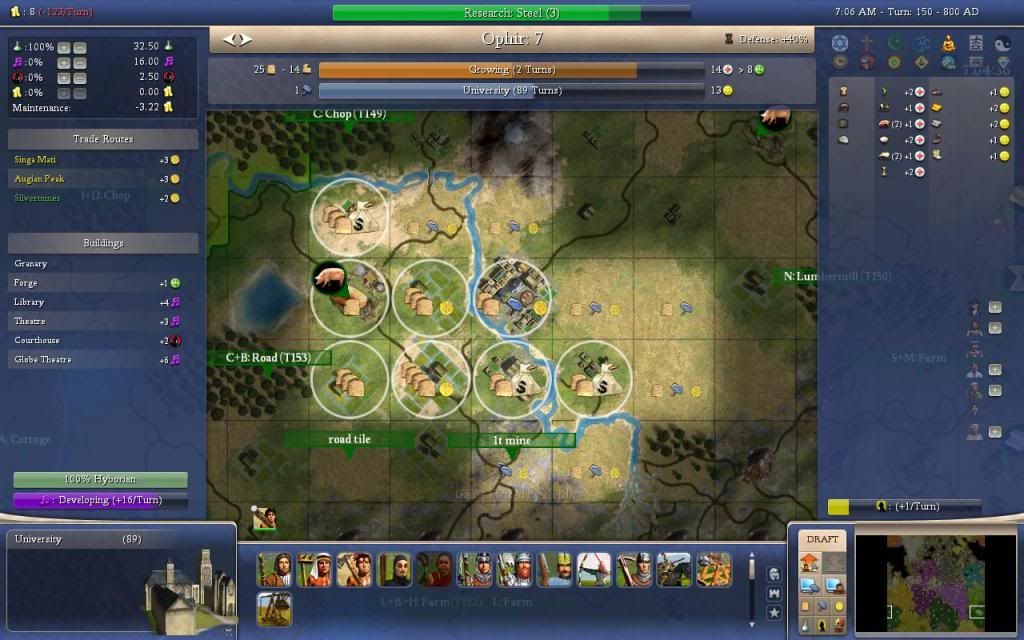The image size is (1024, 640).
Task: Toggle the worked pig resource tile
Action: click(x=347, y=297)
